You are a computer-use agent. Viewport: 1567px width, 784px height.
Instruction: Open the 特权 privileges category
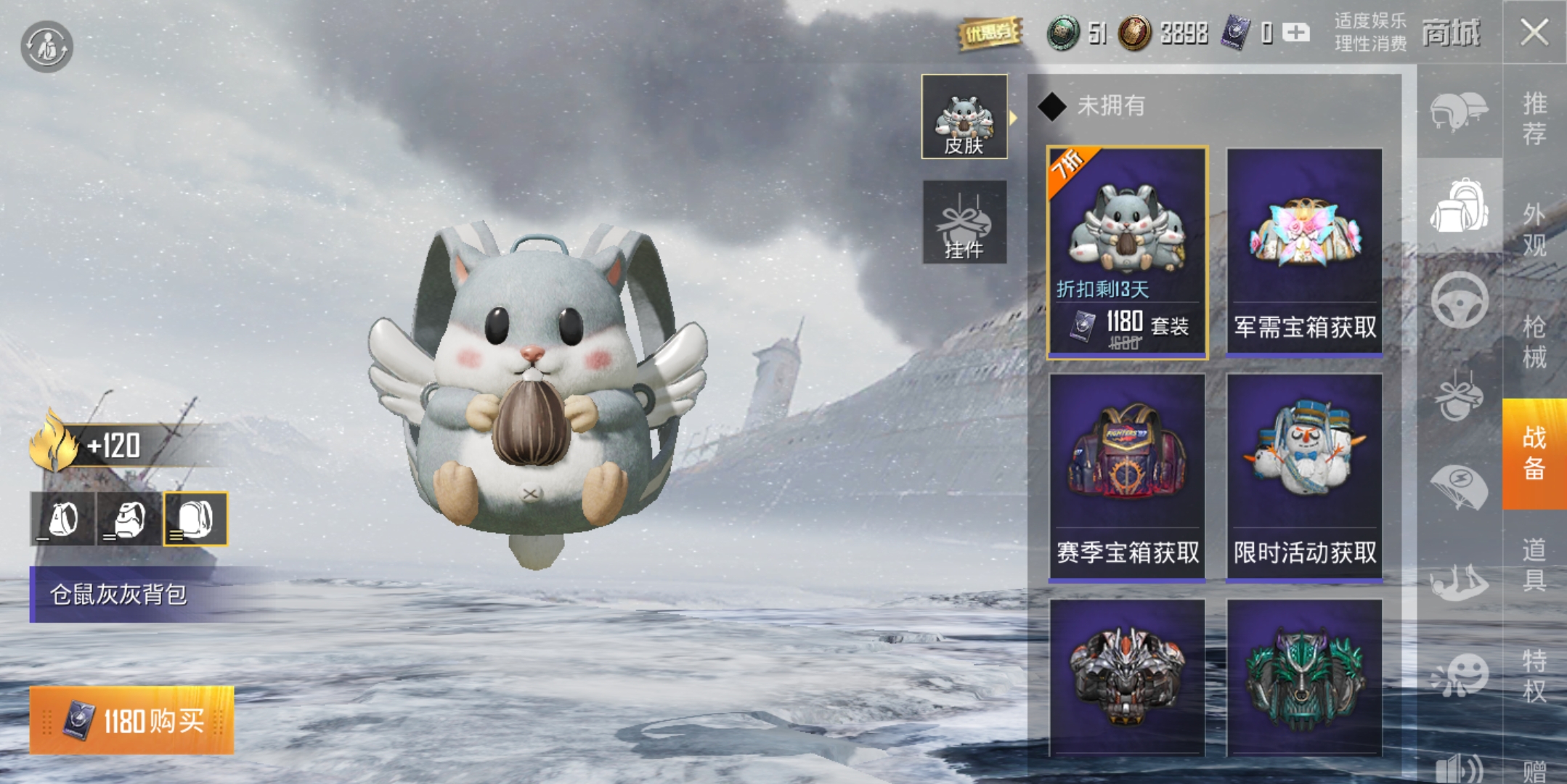click(x=1534, y=675)
